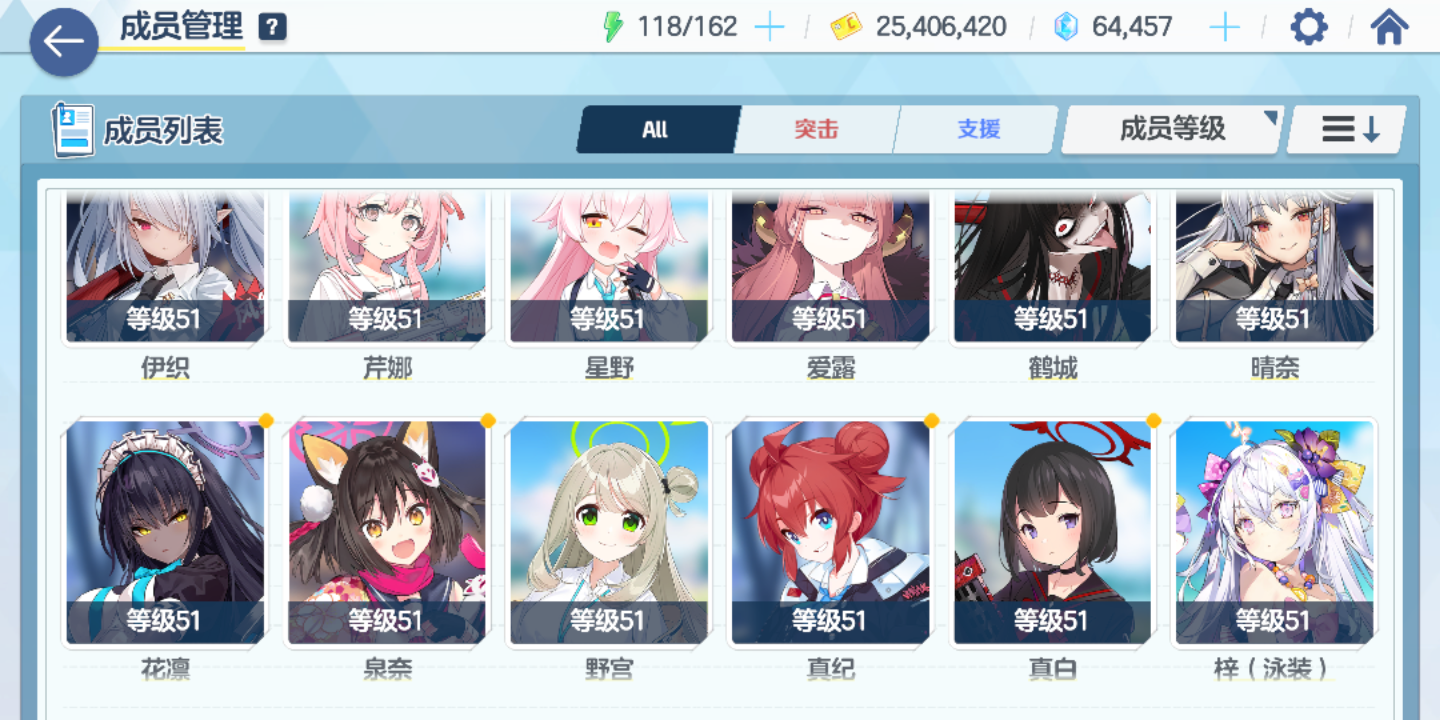Toggle the orange new marker on 泉奈

[x=486, y=423]
